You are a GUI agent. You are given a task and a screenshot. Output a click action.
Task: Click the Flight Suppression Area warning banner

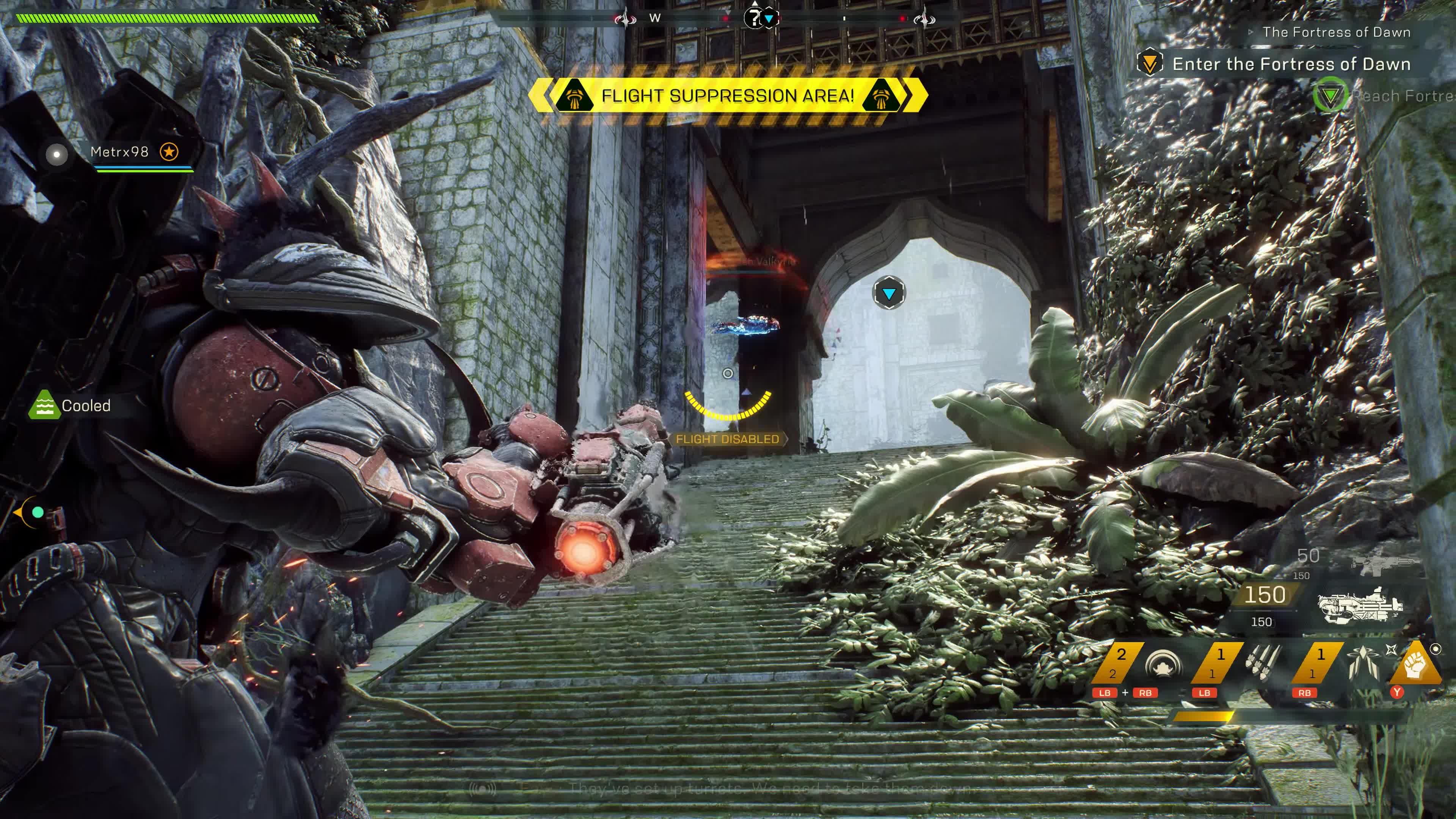[x=728, y=96]
